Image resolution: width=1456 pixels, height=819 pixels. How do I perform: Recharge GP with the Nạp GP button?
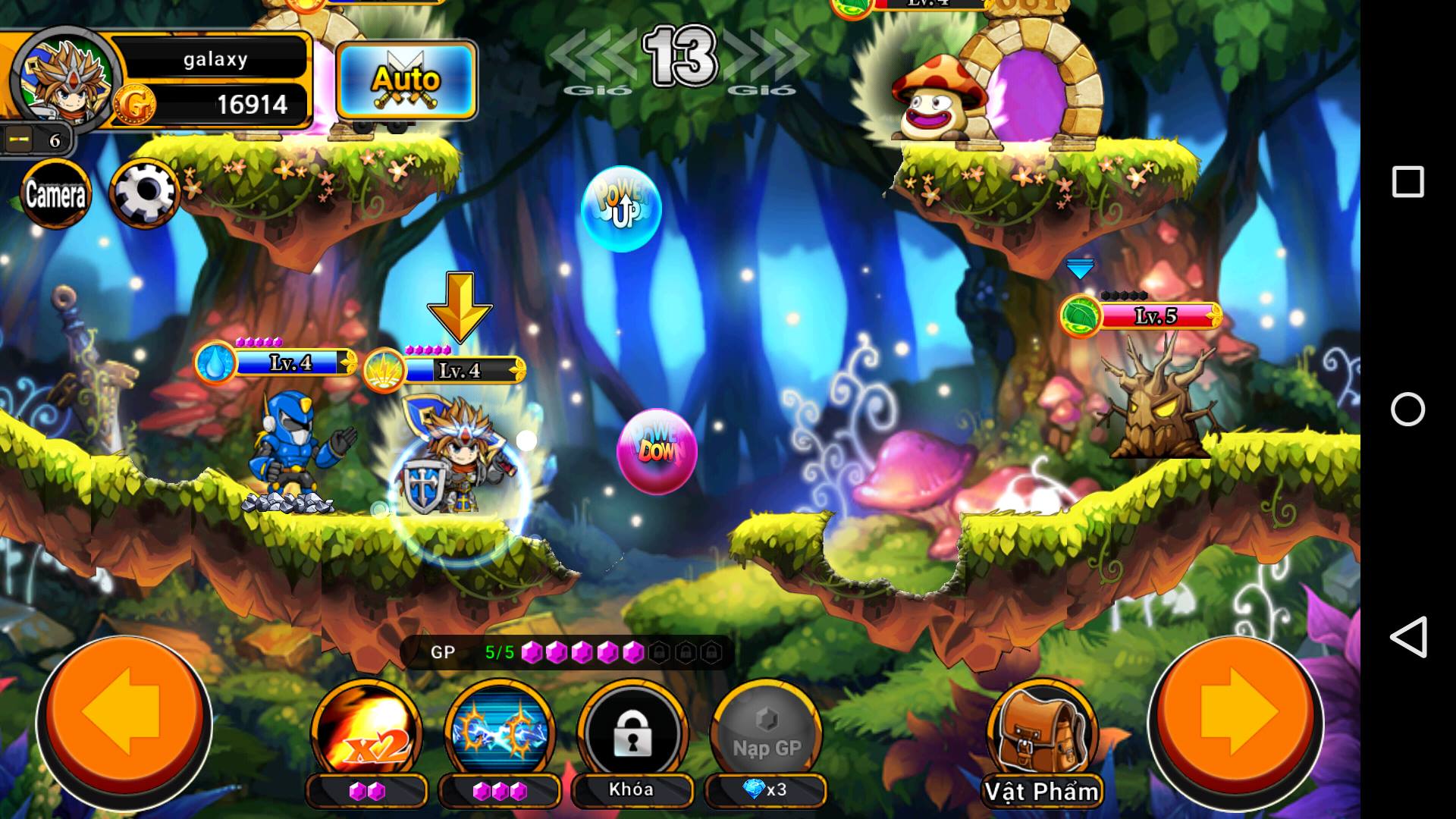(x=766, y=733)
